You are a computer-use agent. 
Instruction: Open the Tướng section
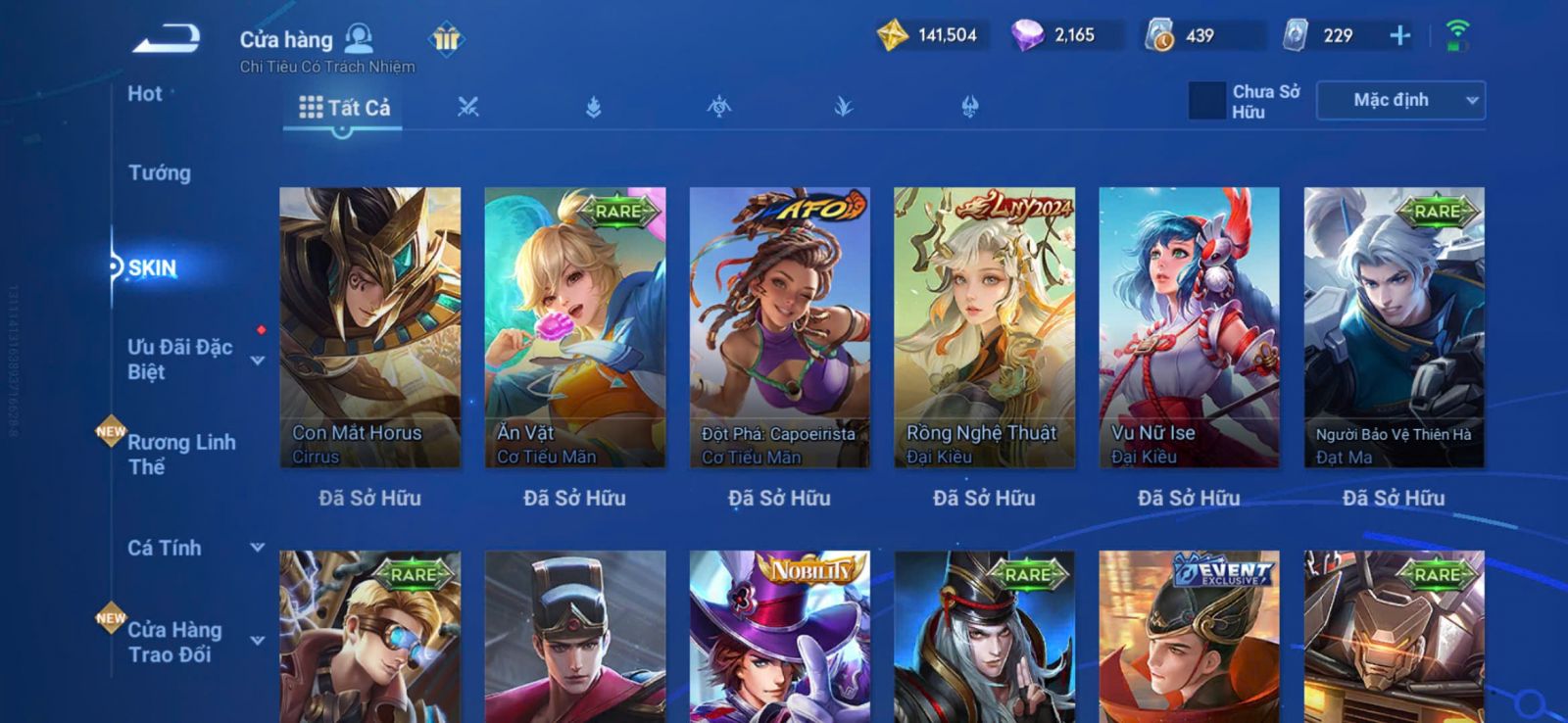click(x=160, y=173)
